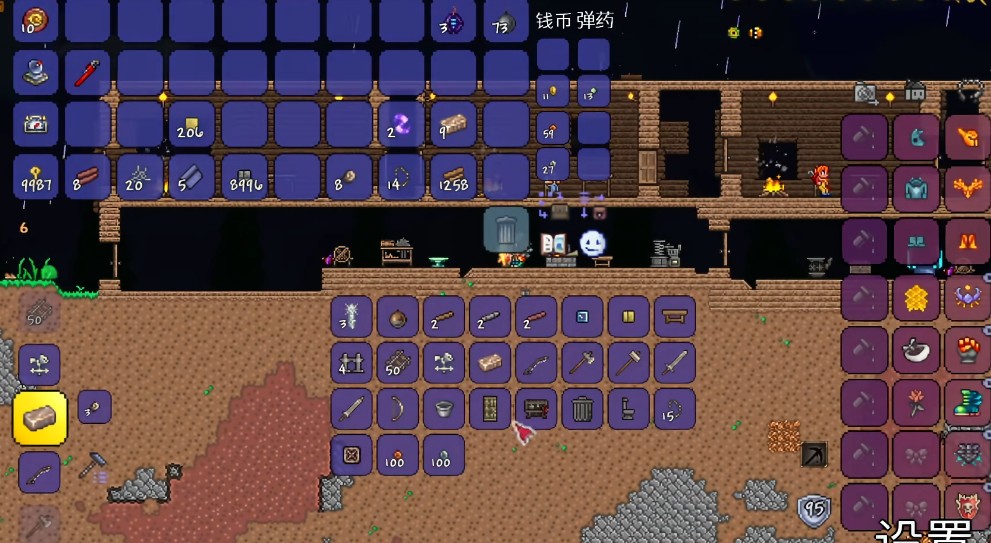The width and height of the screenshot is (991, 543).
Task: Click the housing menu house icon
Action: coord(915,92)
